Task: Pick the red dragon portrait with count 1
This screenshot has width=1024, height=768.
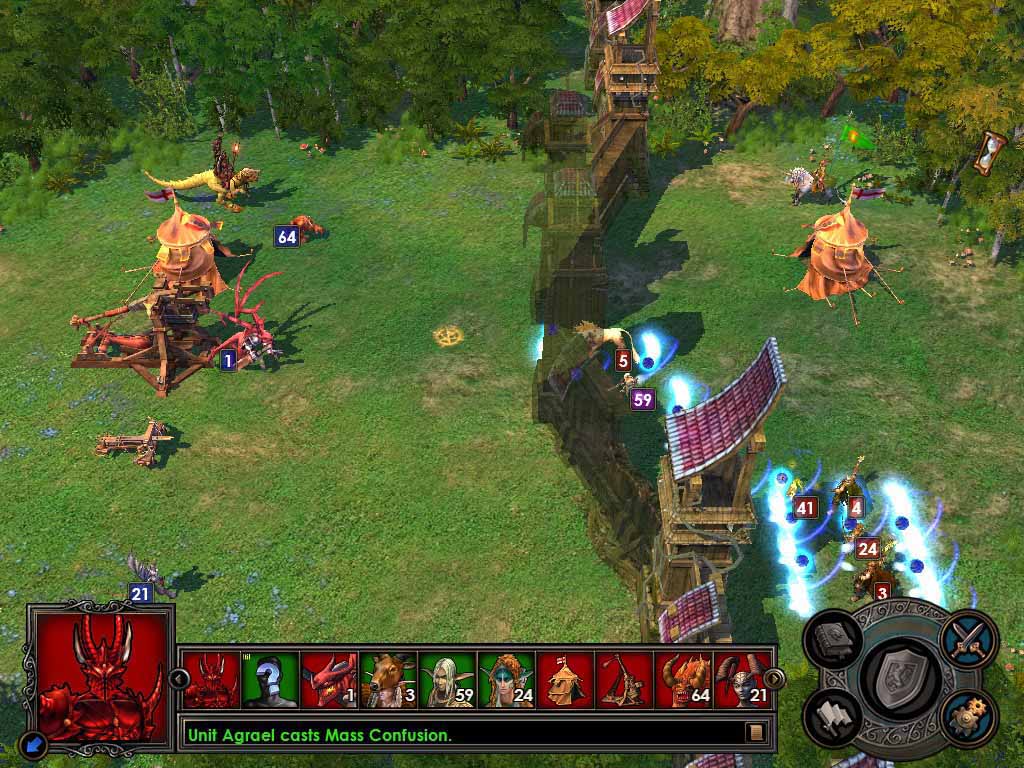Action: click(329, 680)
